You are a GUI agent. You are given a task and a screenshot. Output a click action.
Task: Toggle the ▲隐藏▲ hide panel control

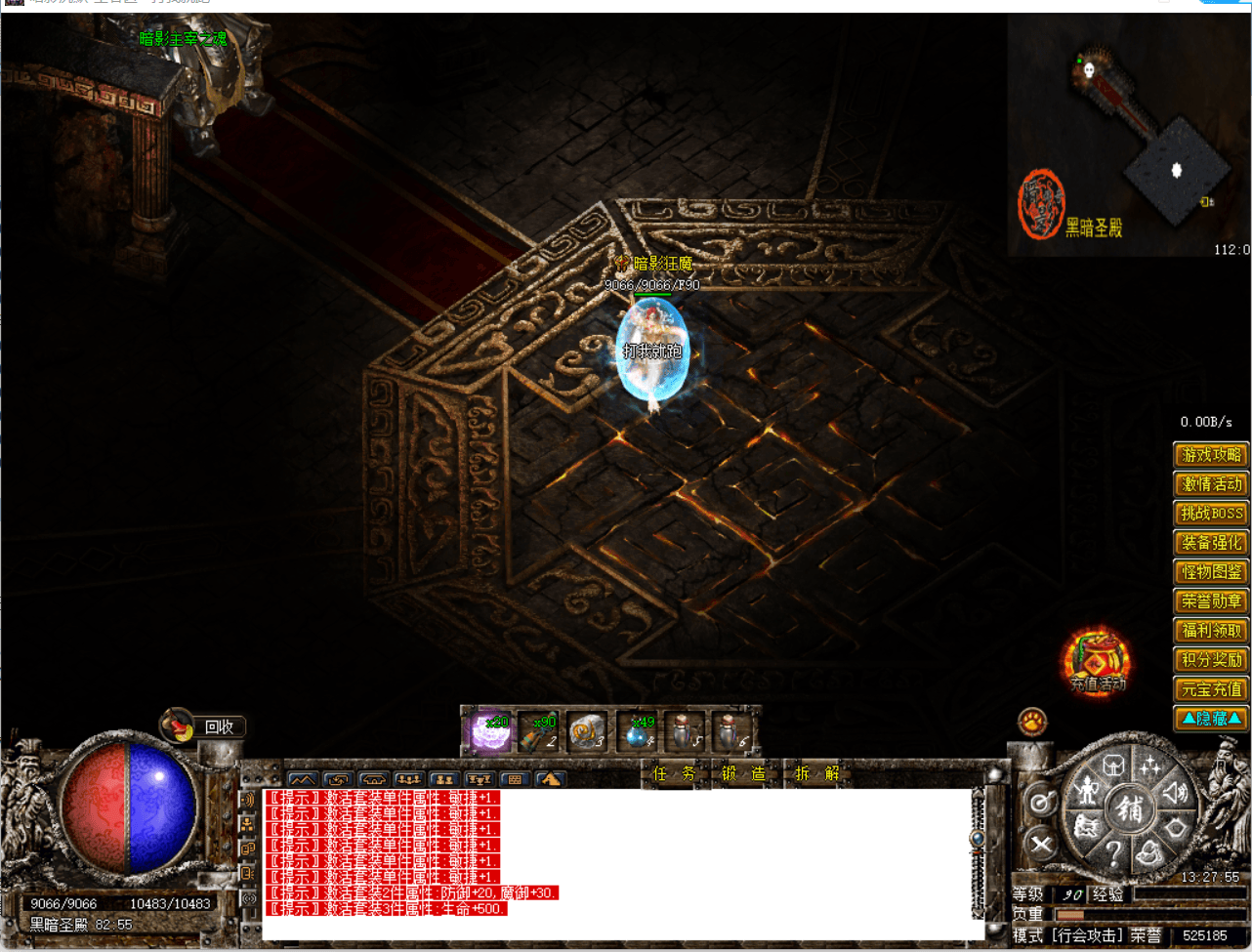tap(1211, 720)
